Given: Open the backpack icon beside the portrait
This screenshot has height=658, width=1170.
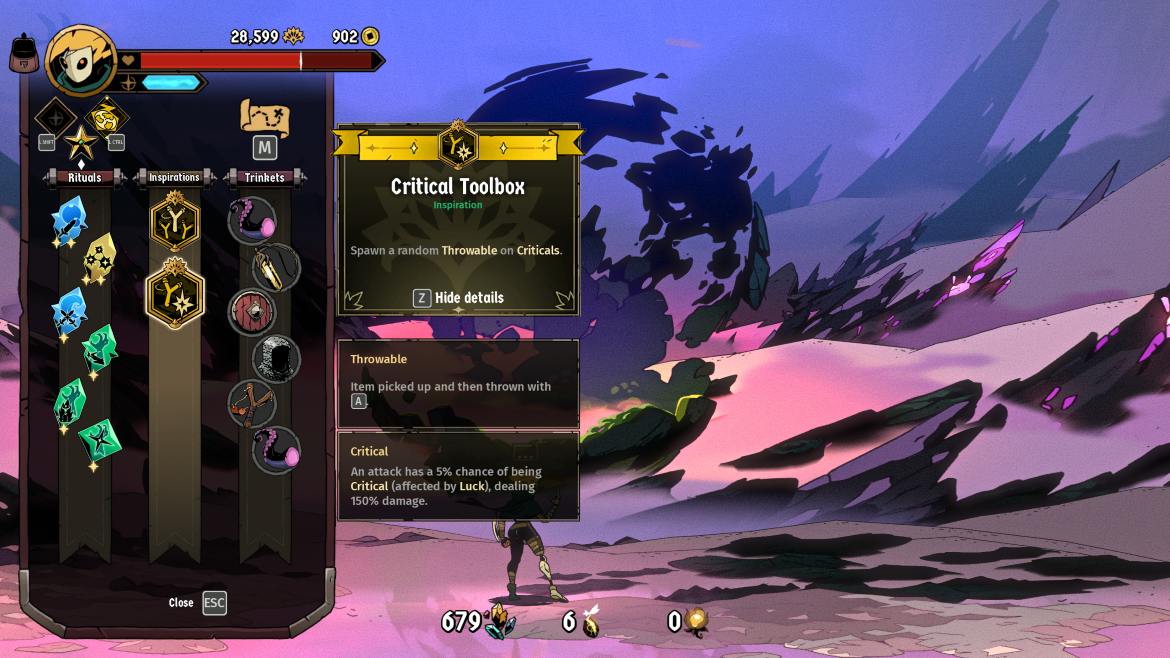Looking at the screenshot, I should coord(25,53).
